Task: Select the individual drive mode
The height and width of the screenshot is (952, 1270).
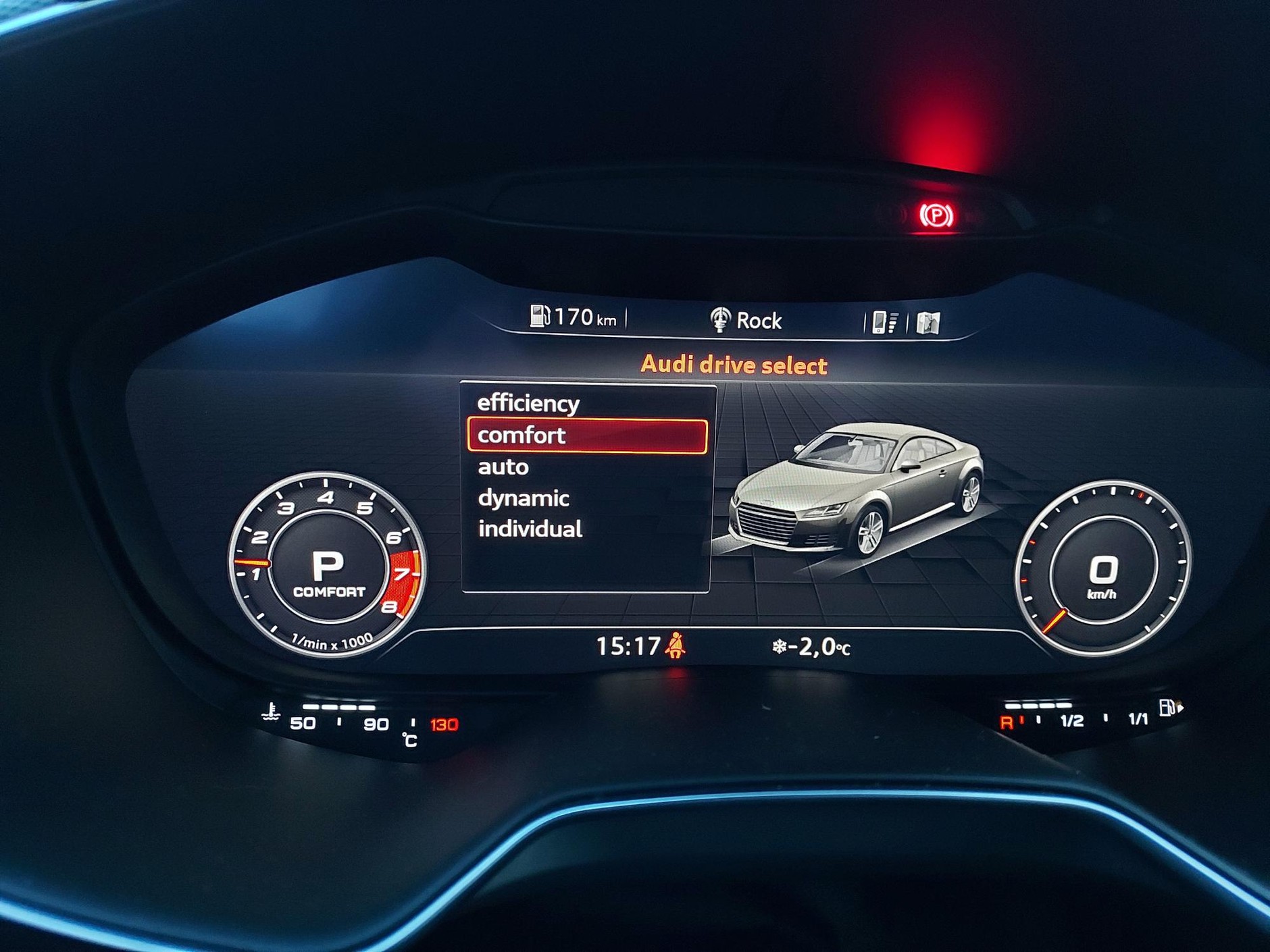Action: coord(531,529)
